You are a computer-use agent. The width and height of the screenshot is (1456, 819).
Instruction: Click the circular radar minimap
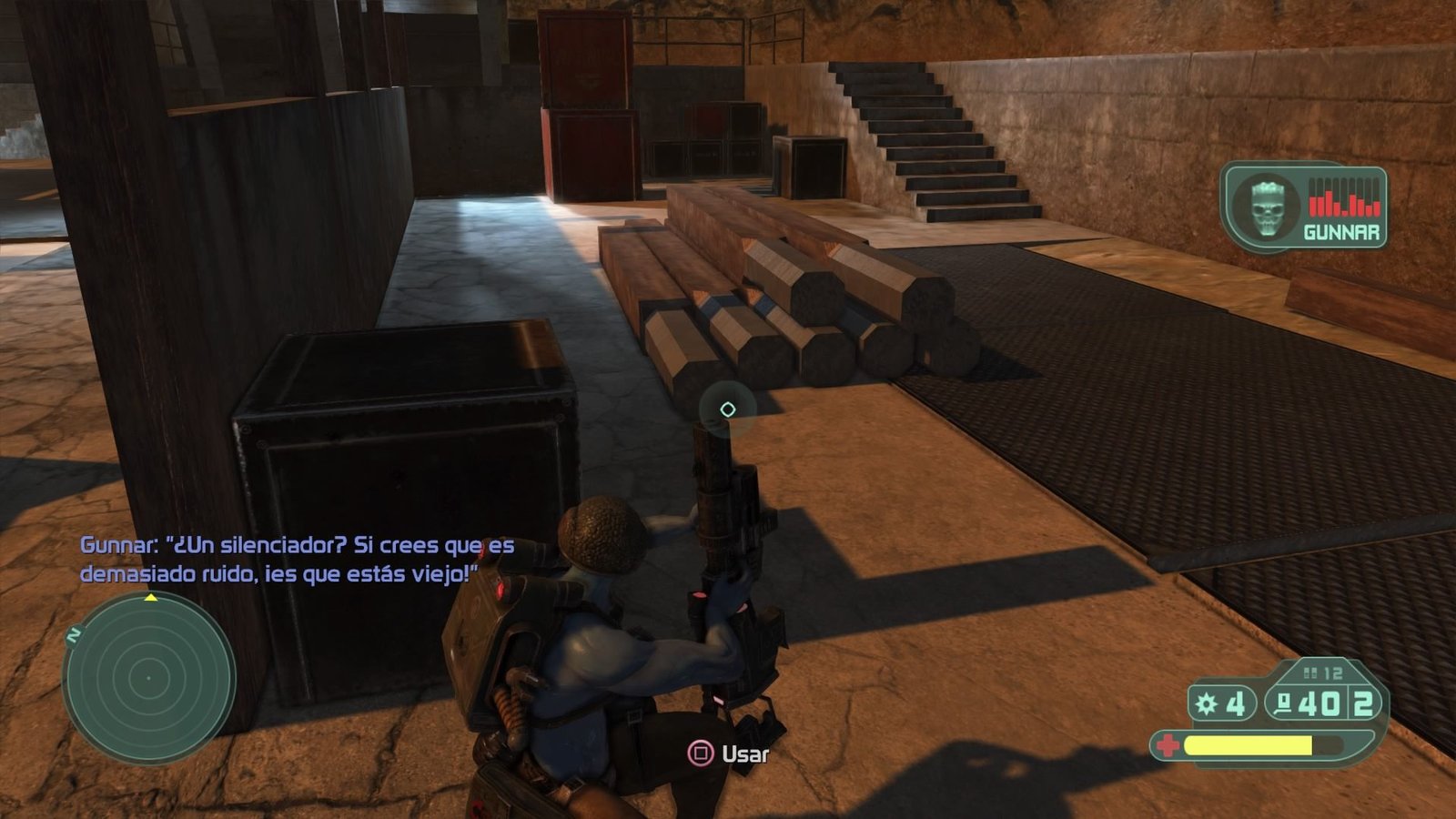tap(148, 677)
